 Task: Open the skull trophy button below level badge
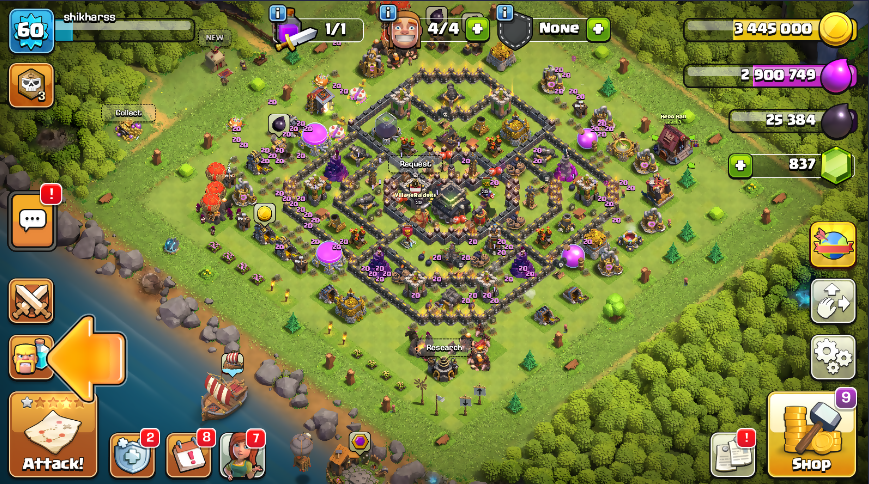click(30, 86)
